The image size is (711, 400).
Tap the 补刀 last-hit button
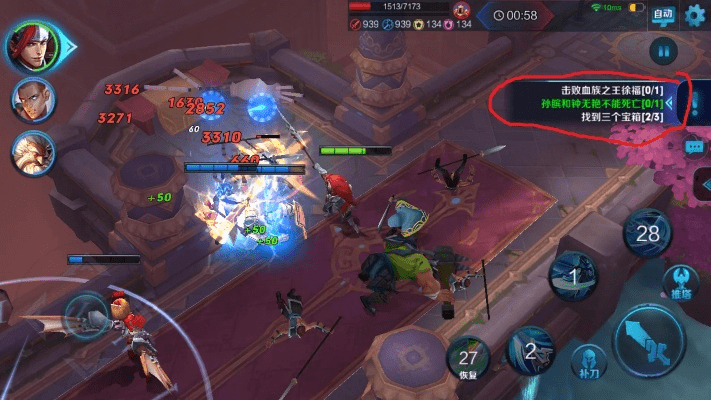589,362
